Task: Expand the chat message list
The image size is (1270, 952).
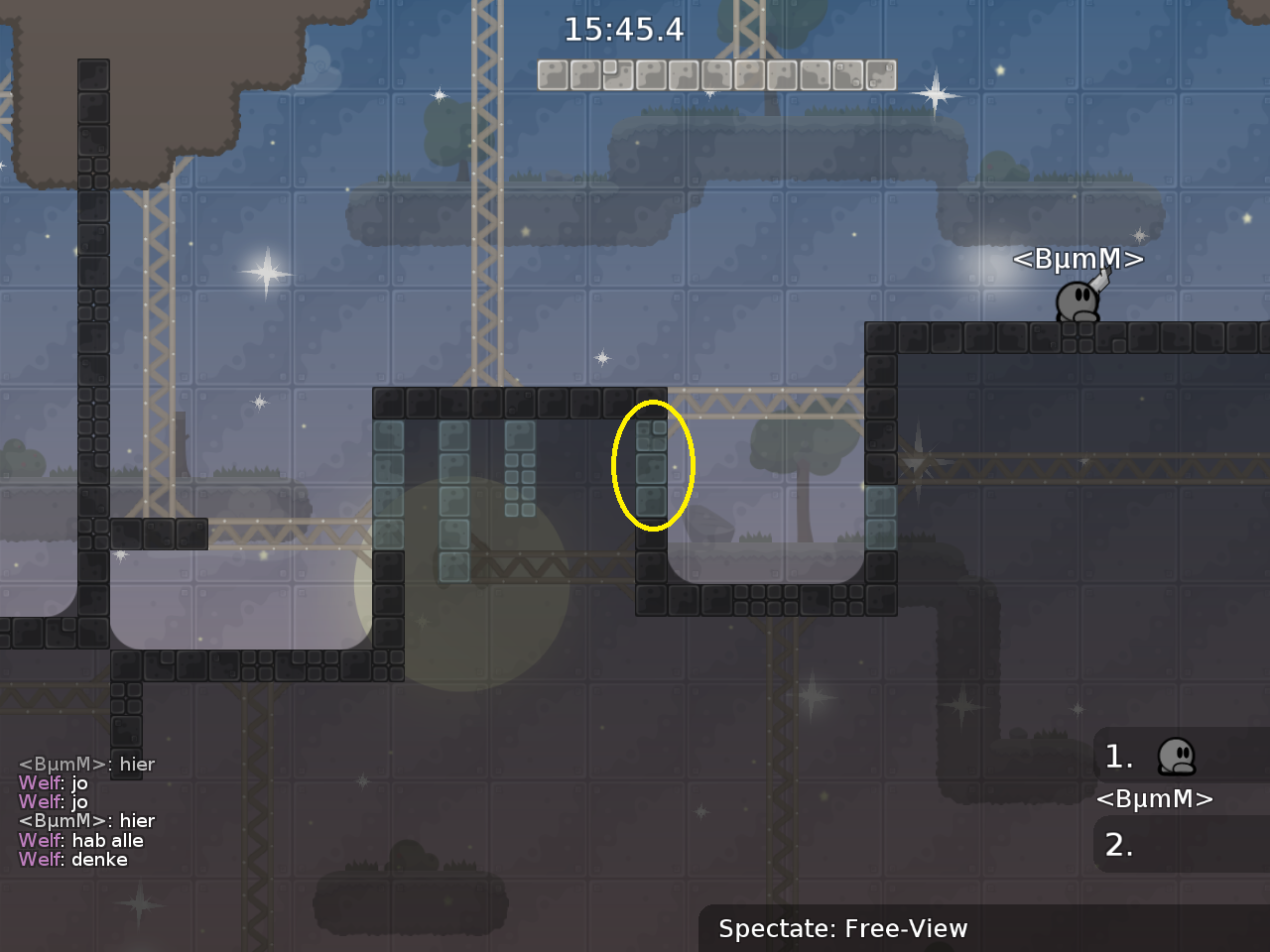Action: tap(89, 811)
